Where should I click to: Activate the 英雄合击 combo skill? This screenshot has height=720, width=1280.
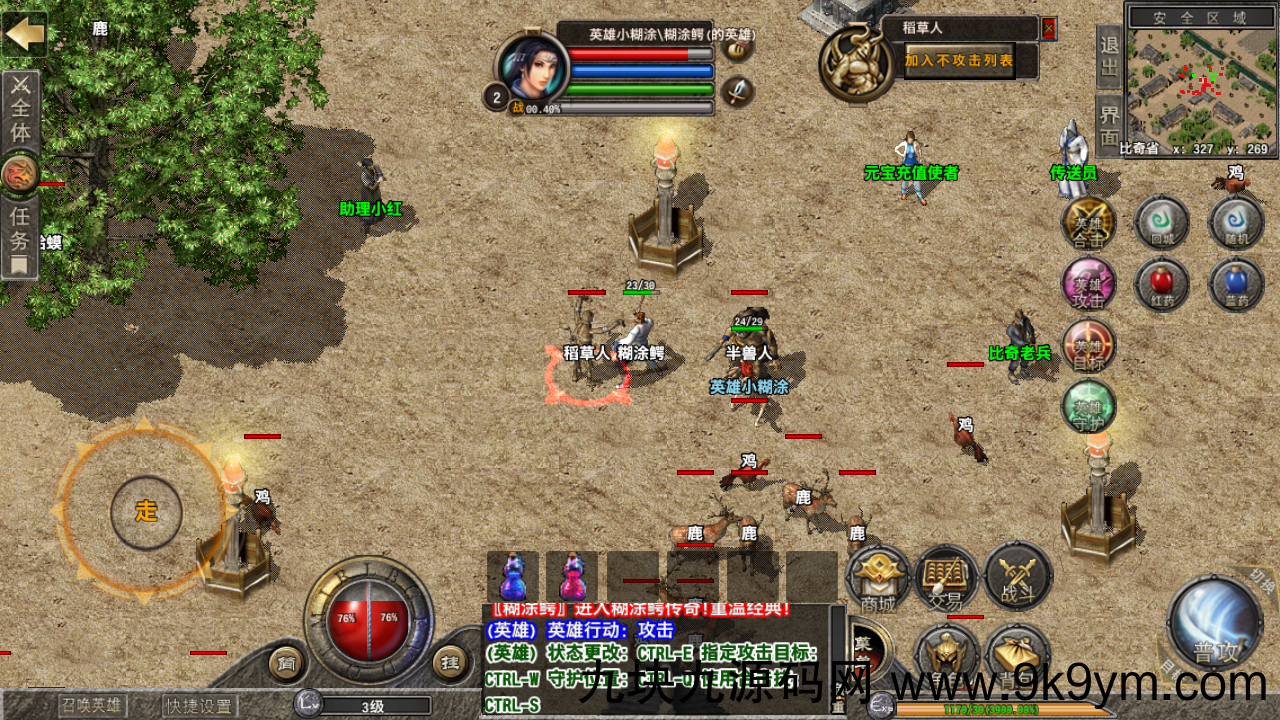(x=1088, y=222)
